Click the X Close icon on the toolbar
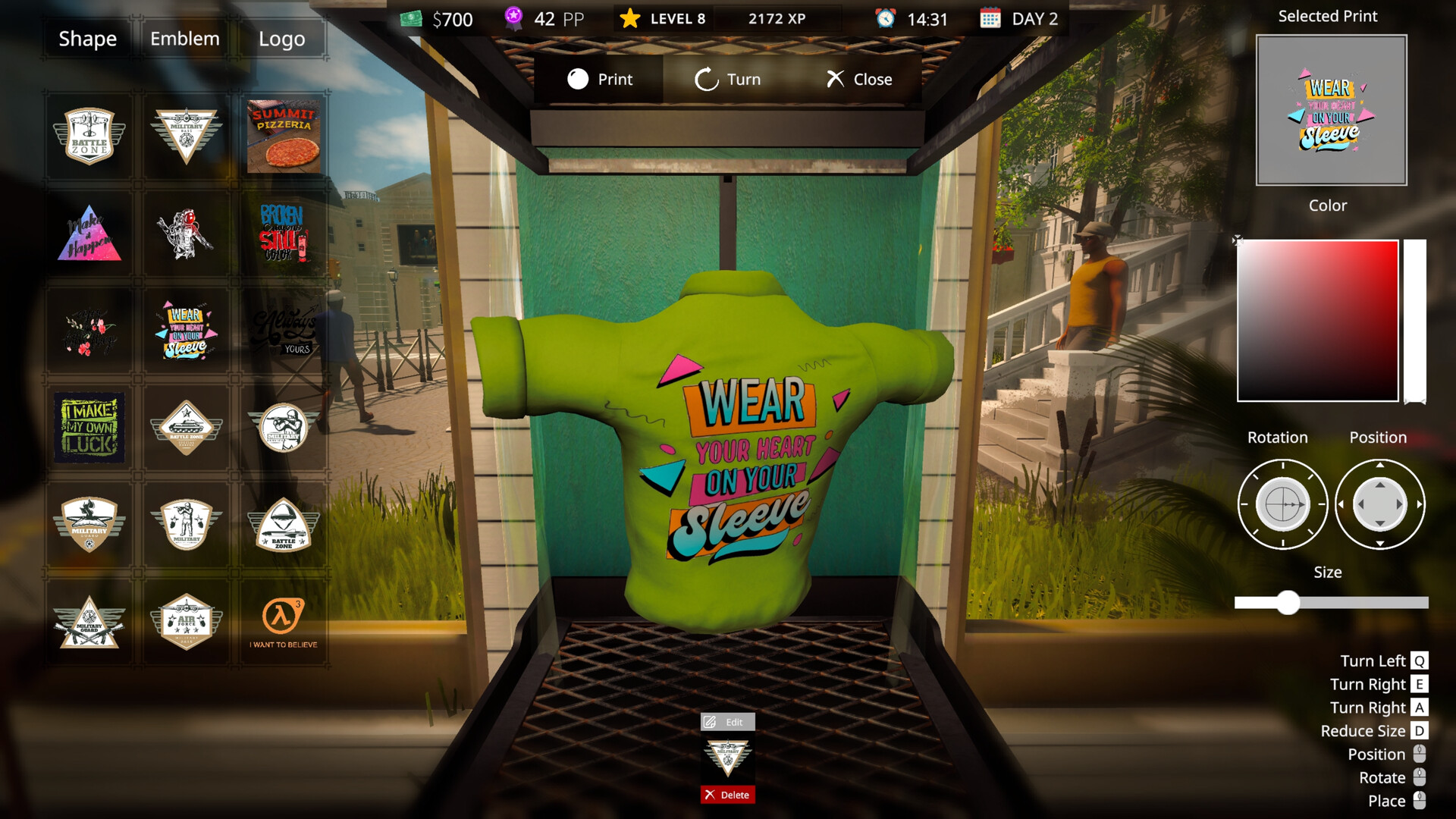1456x819 pixels. [834, 79]
